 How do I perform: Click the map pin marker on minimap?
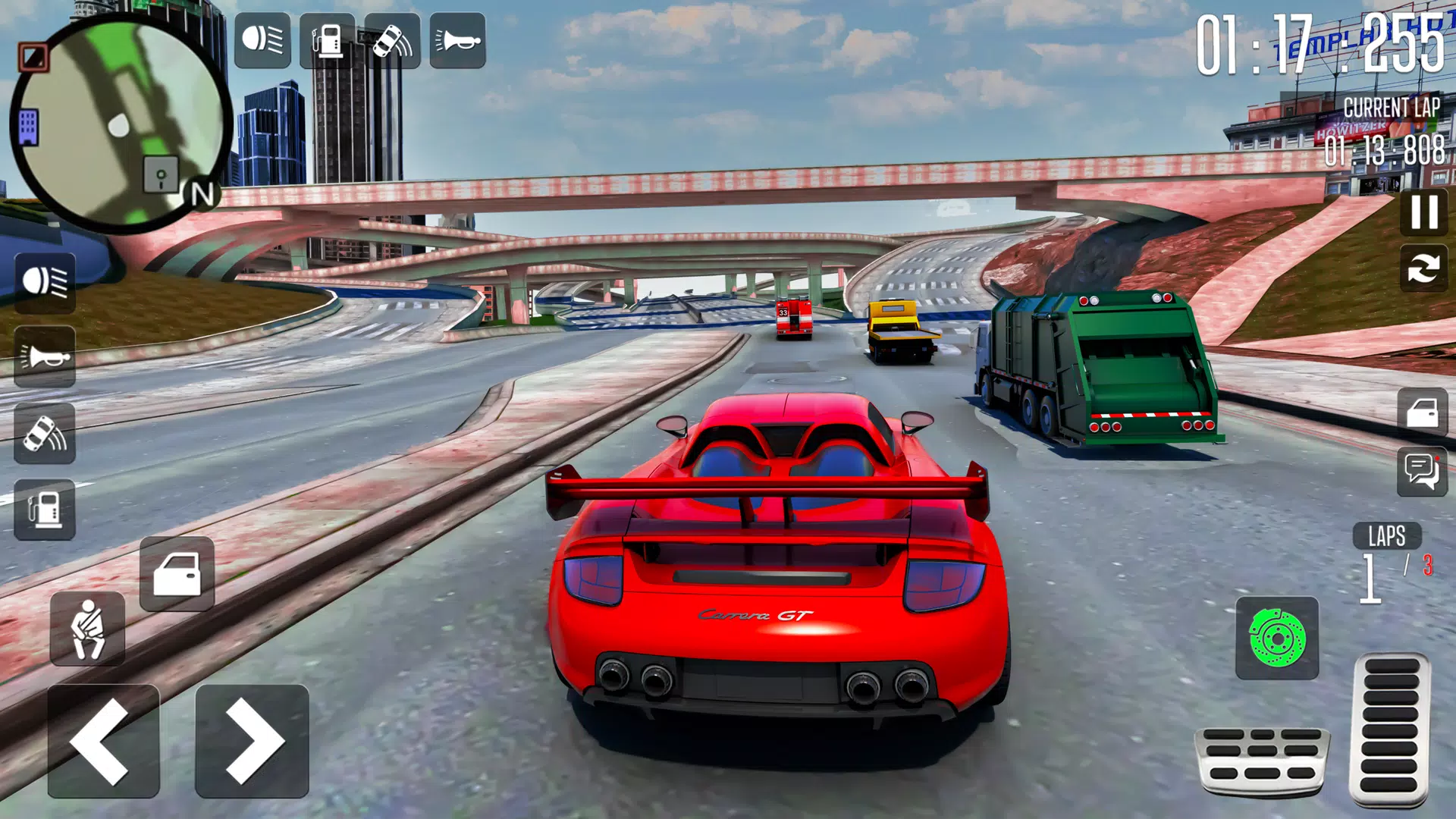point(161,176)
